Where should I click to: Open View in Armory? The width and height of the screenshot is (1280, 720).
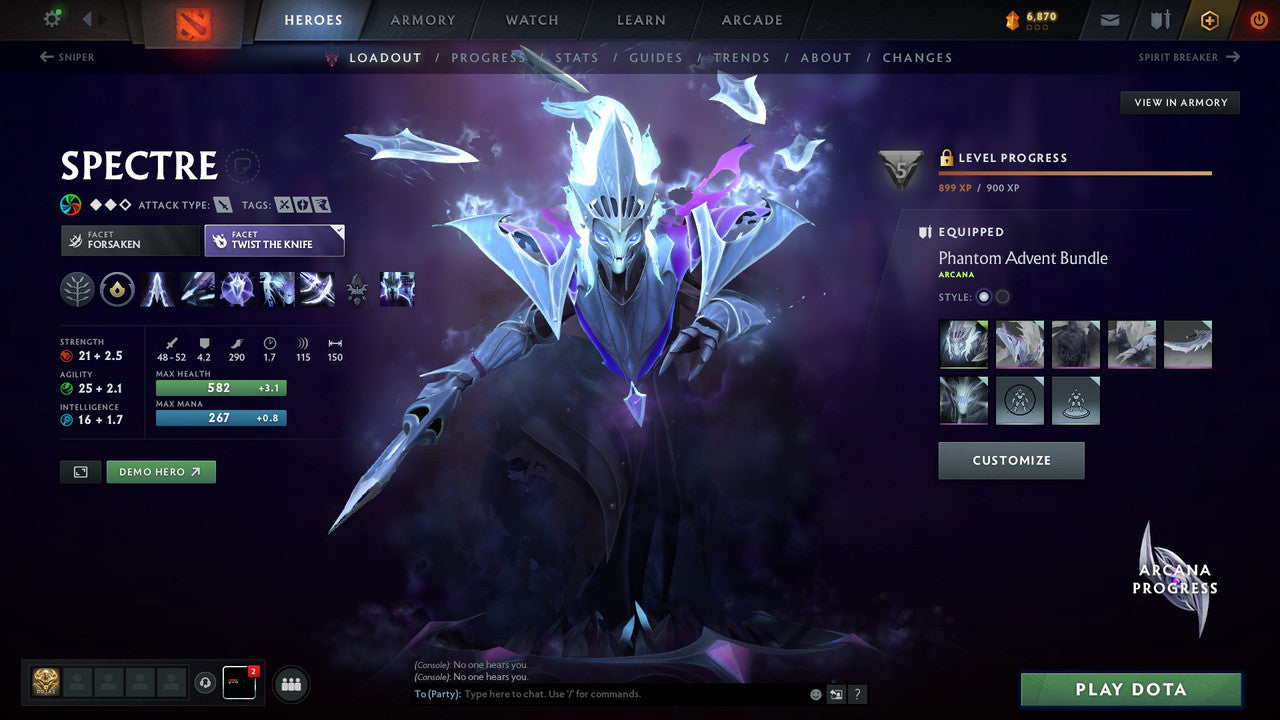(x=1179, y=102)
